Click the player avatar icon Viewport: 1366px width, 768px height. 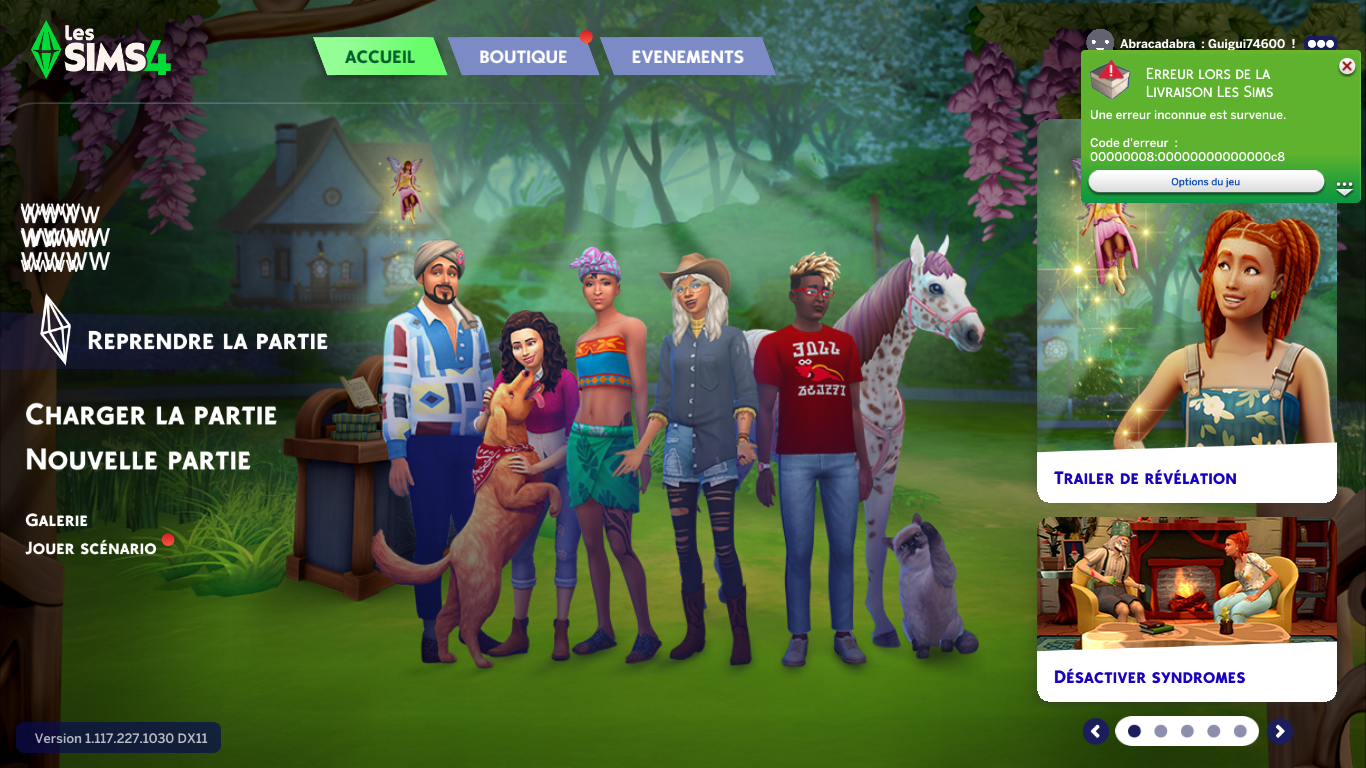(x=1100, y=43)
